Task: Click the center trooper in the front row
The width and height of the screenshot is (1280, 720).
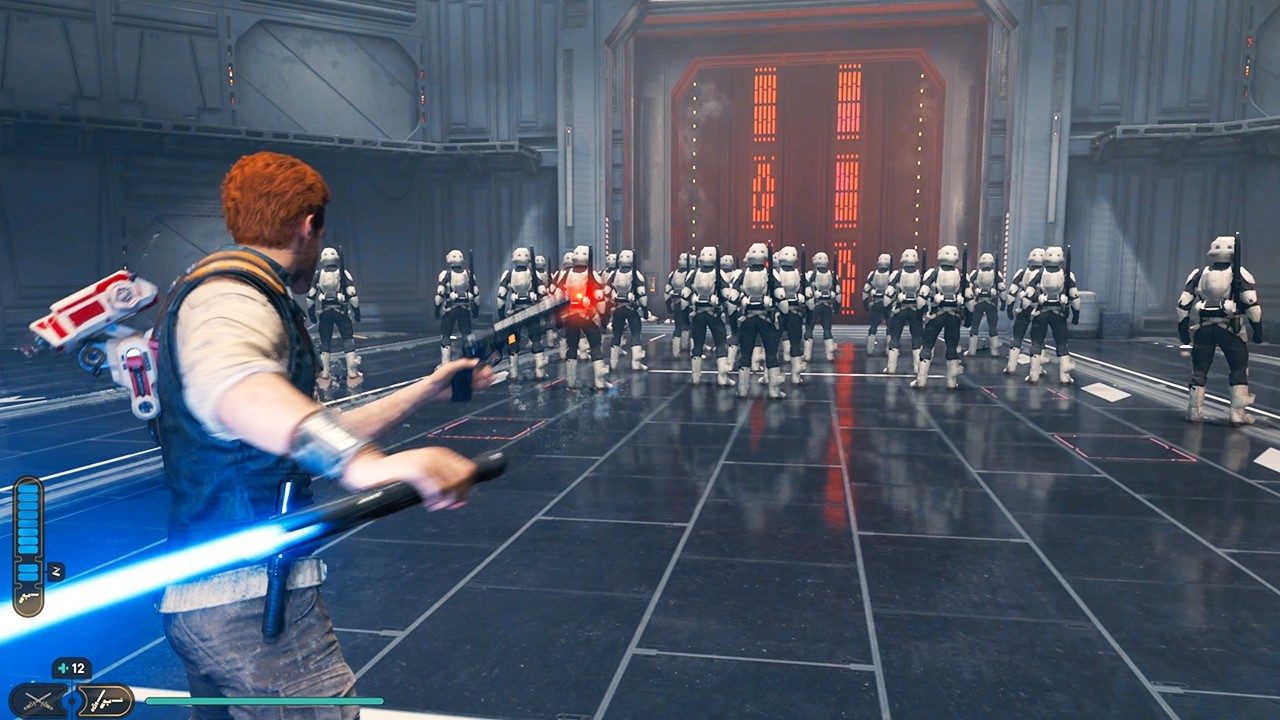Action: tap(760, 310)
